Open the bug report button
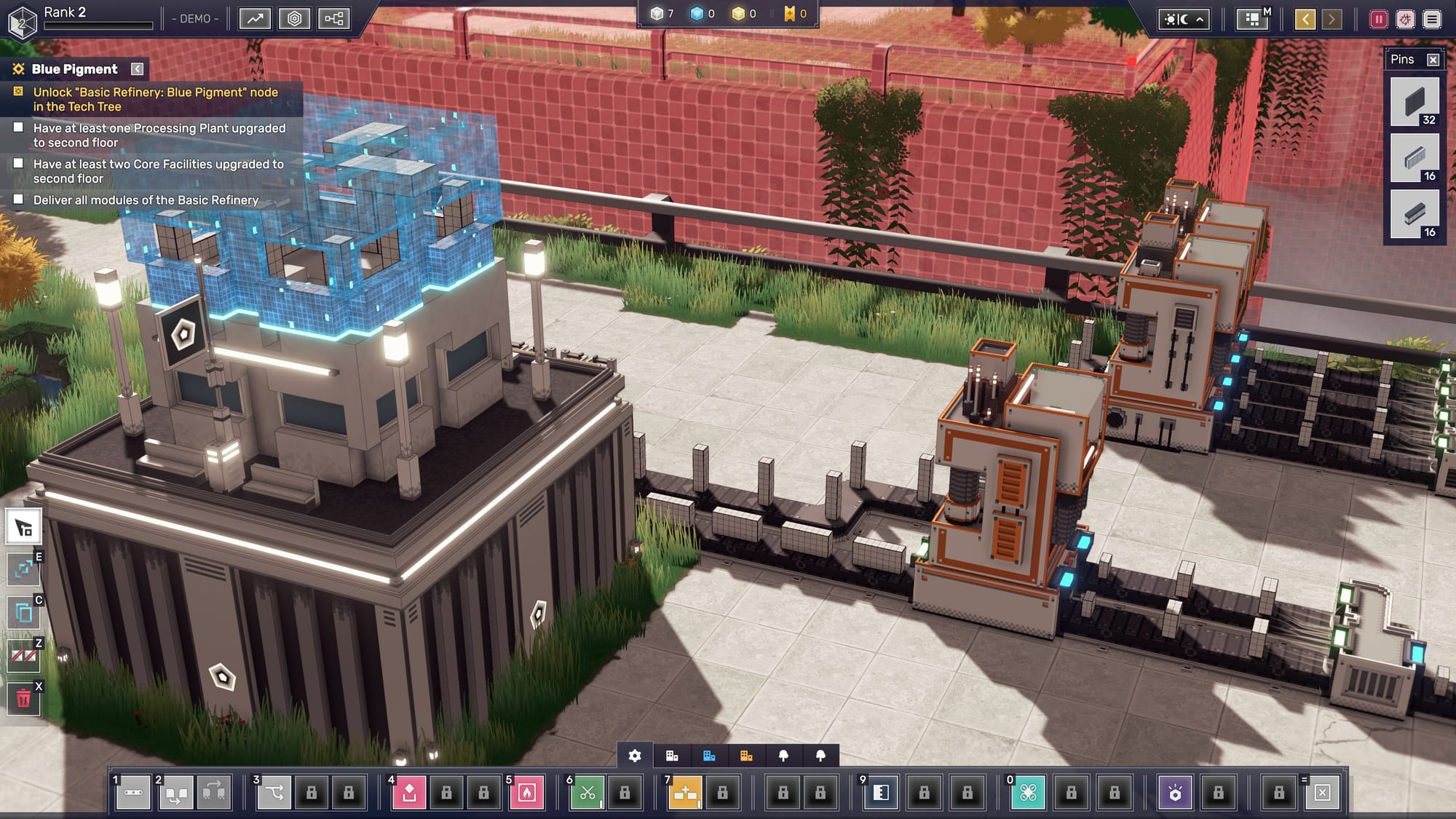1456x819 pixels. click(x=1405, y=19)
